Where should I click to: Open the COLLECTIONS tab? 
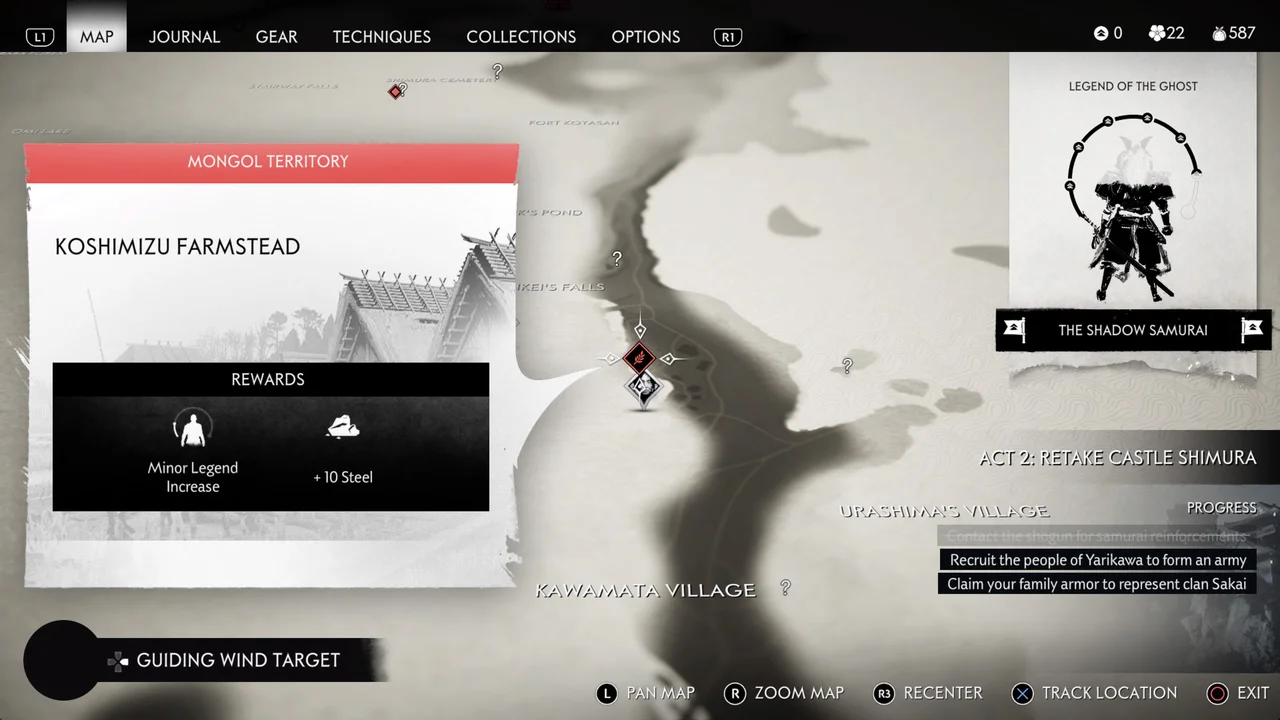[521, 36]
